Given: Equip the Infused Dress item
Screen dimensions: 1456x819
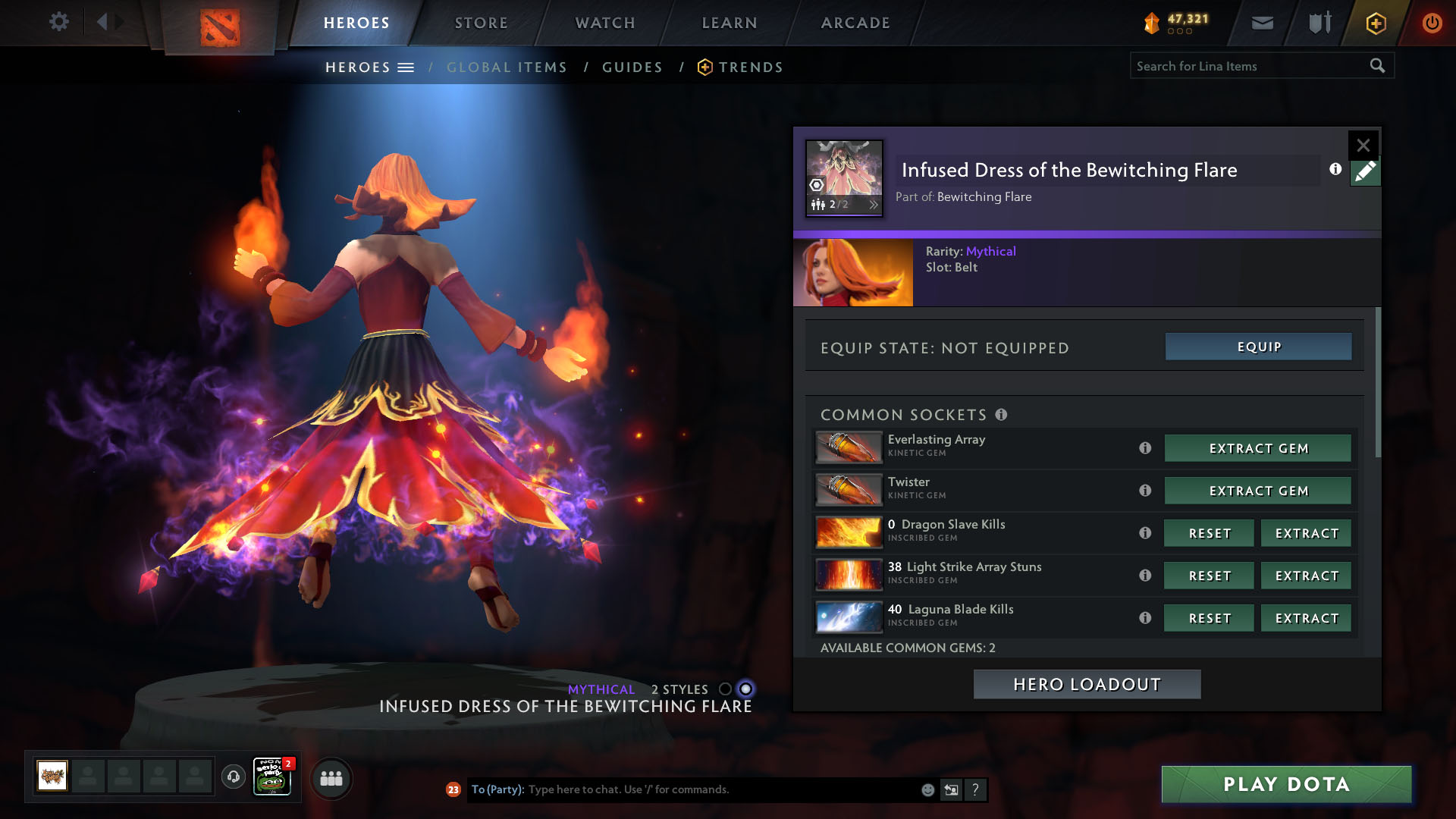Looking at the screenshot, I should (x=1258, y=347).
